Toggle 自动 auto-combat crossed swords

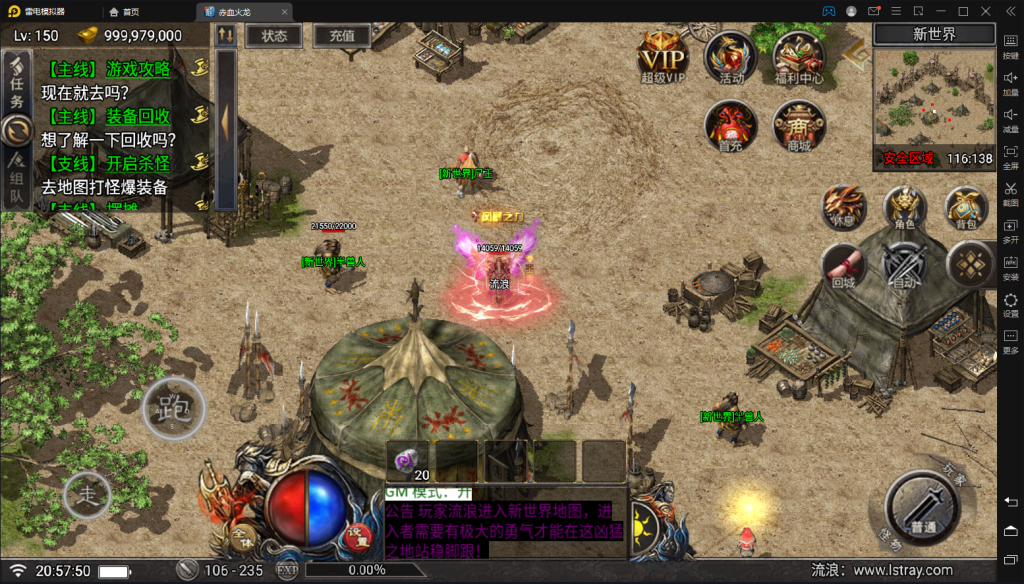904,266
